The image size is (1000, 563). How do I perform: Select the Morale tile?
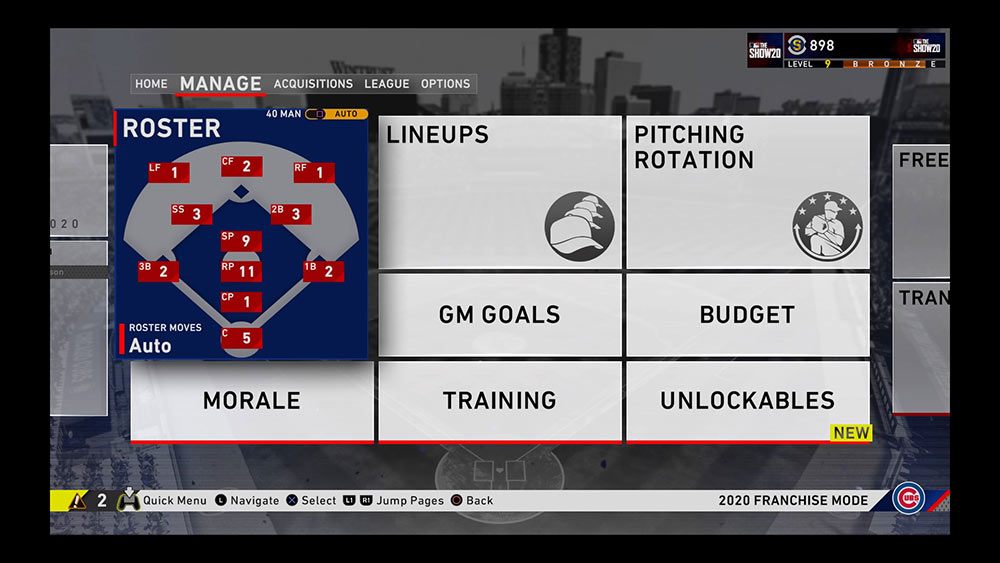[x=252, y=400]
